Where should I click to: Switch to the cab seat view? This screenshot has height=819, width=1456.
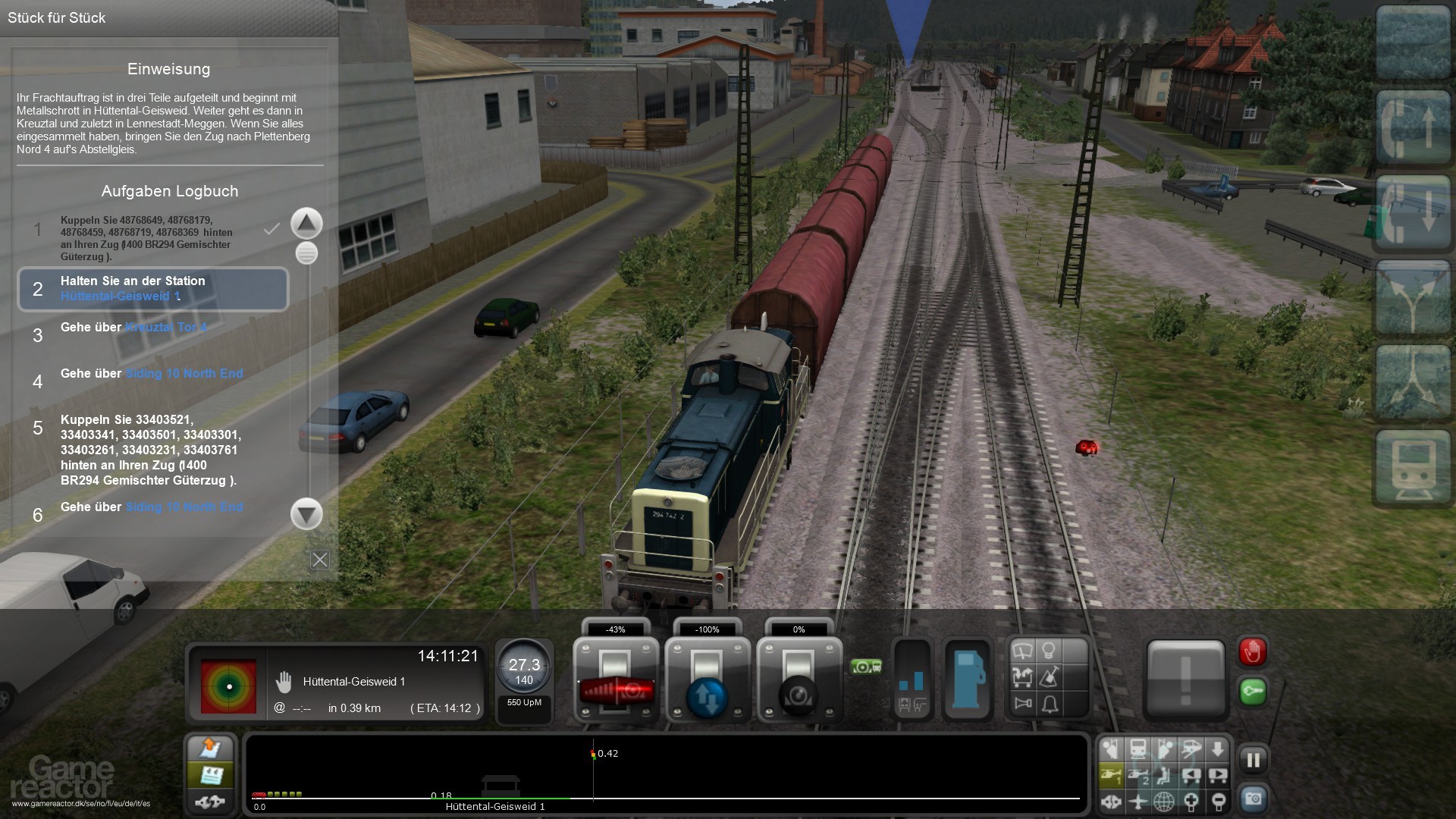click(x=1165, y=775)
